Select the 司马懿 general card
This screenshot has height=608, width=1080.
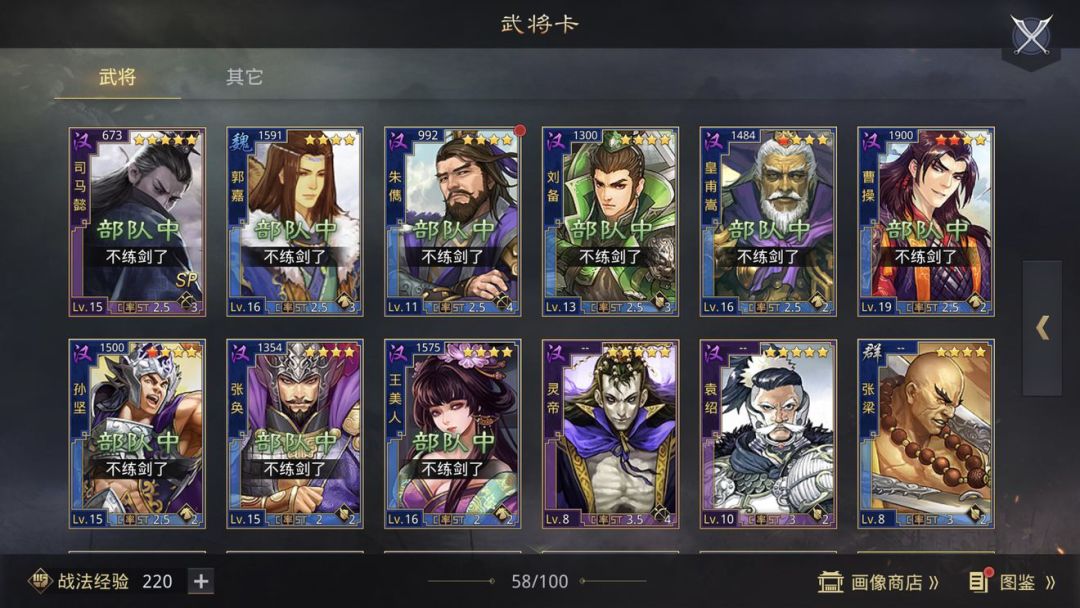(137, 222)
